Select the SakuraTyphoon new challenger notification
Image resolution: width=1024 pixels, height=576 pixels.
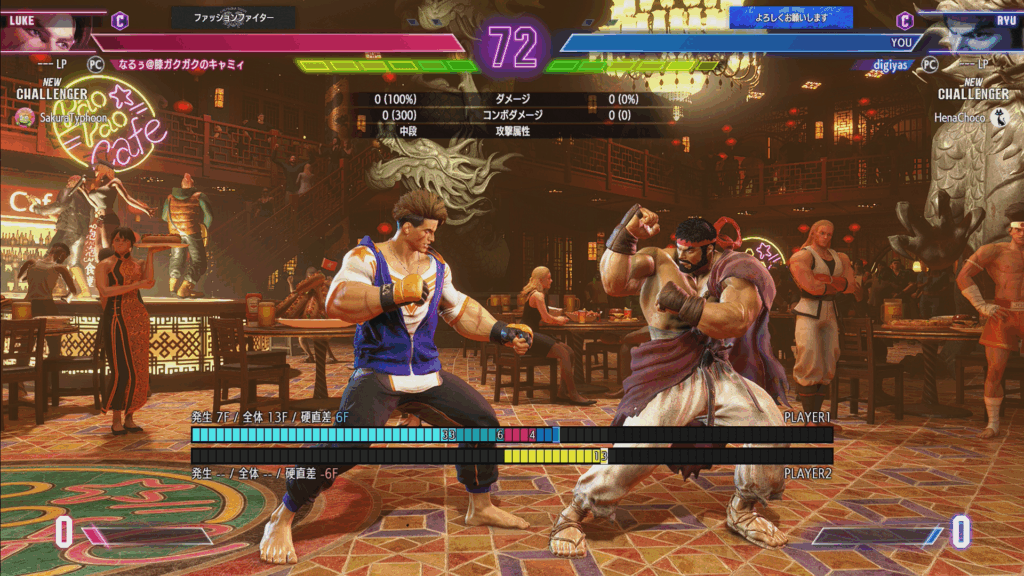[x=58, y=117]
